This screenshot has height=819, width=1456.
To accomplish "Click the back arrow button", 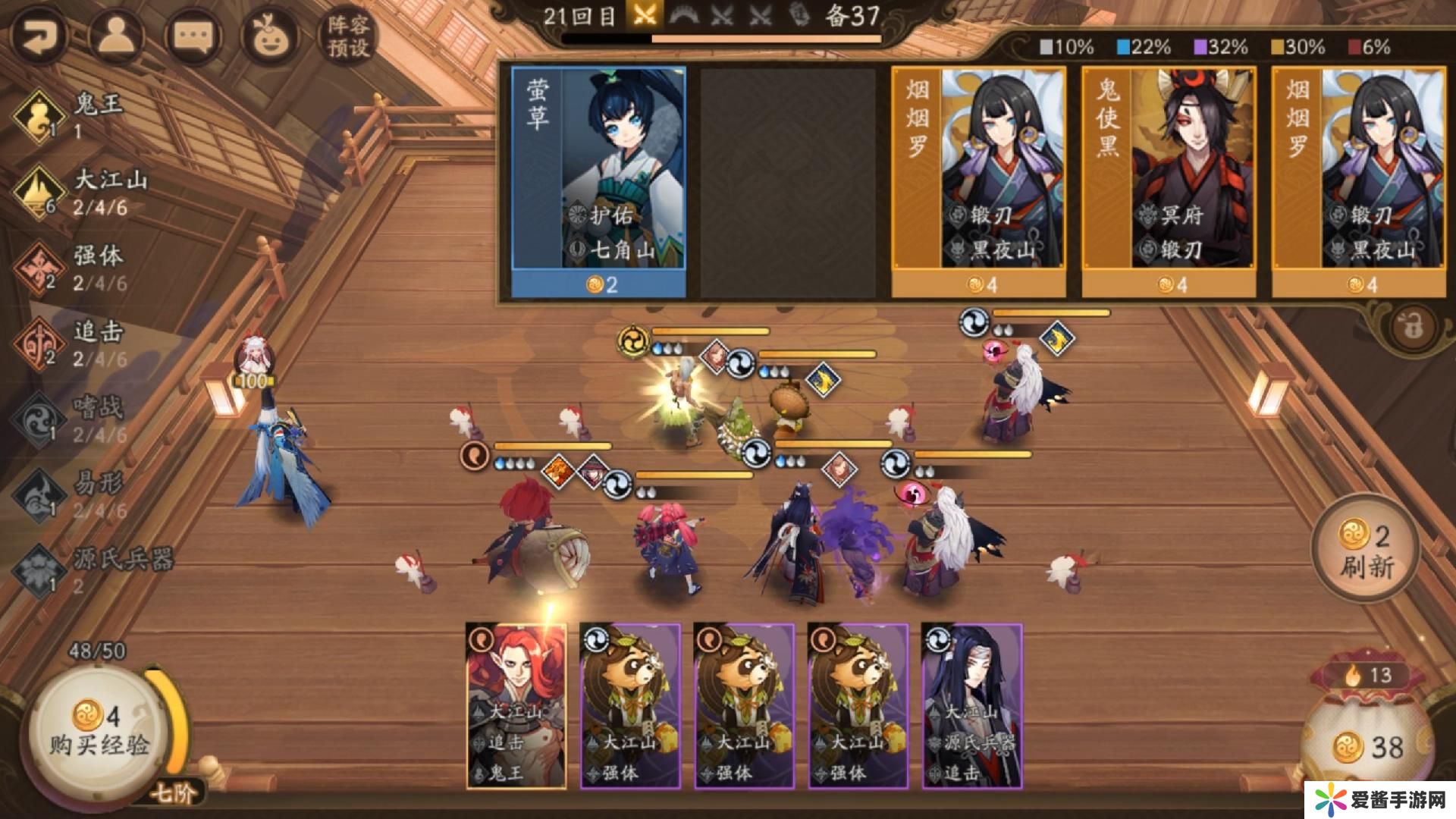I will (38, 36).
